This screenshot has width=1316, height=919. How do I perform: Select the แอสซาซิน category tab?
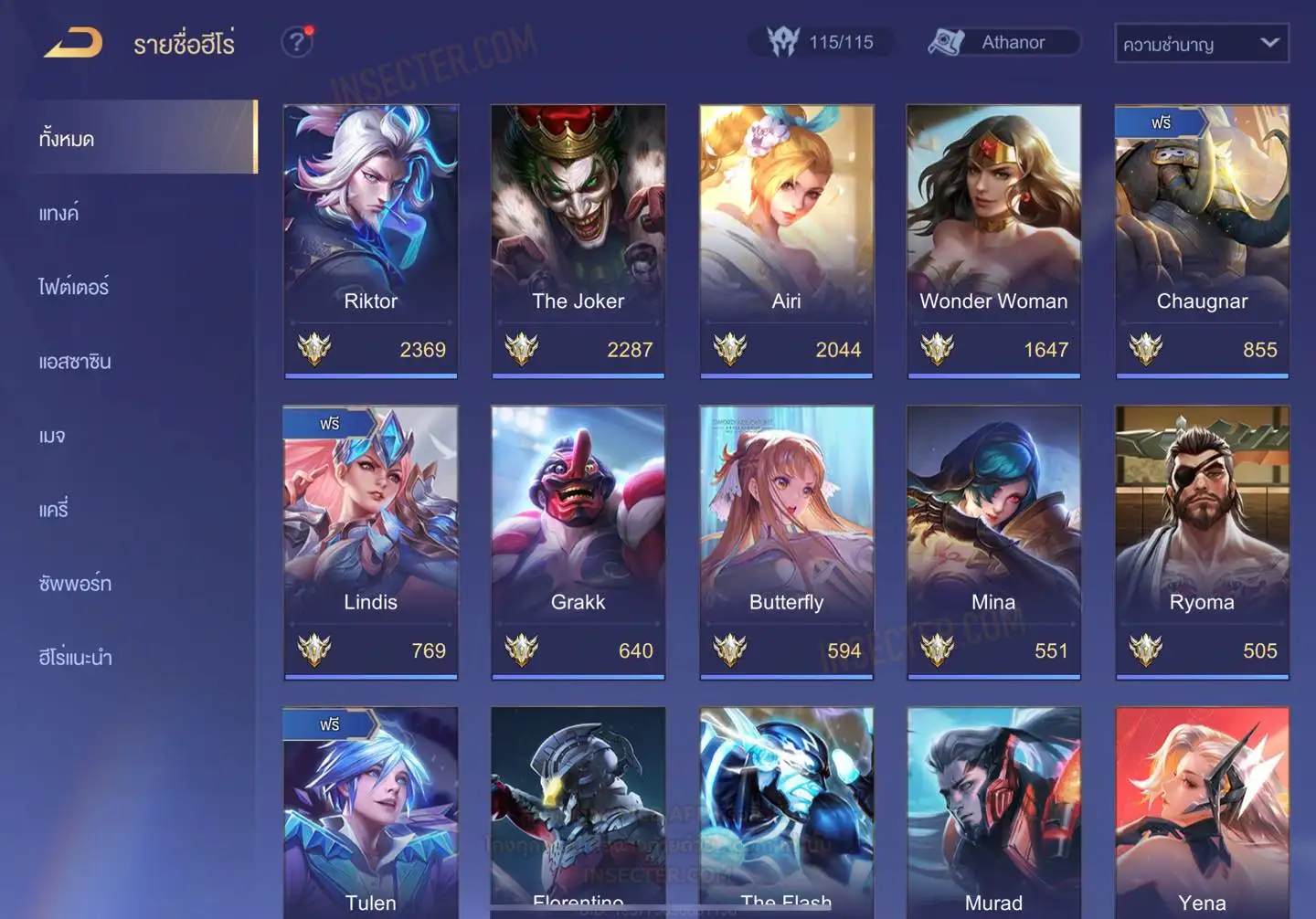(x=75, y=362)
